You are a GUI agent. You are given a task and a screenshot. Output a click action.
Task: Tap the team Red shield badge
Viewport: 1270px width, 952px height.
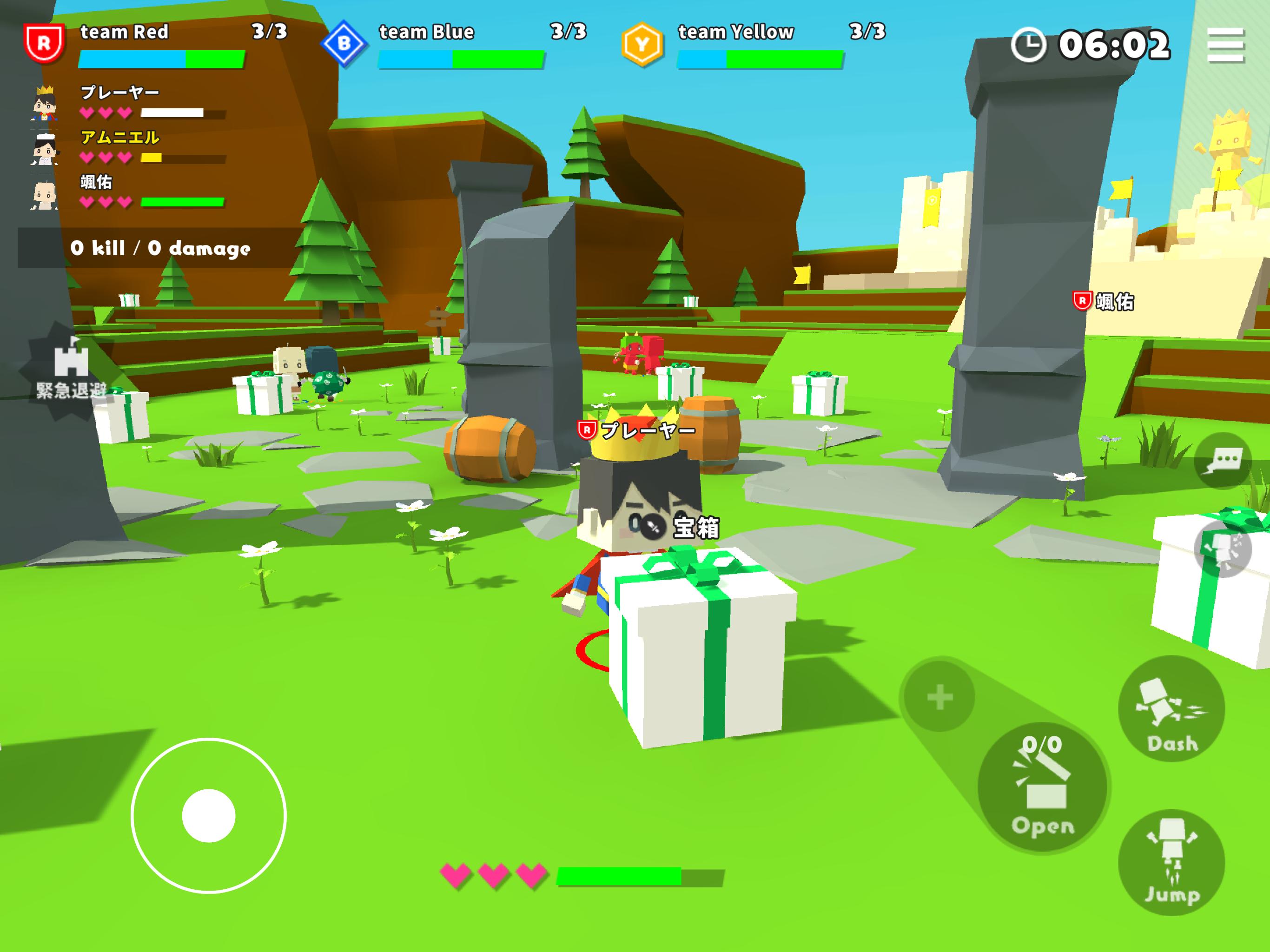[x=44, y=42]
